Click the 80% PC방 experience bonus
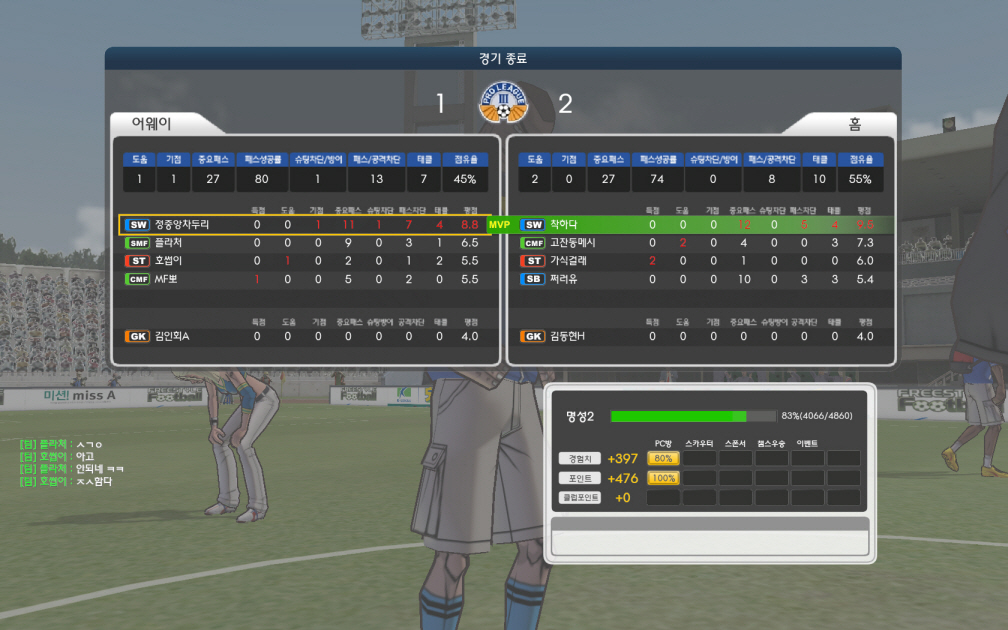The height and width of the screenshot is (630, 1008). click(x=662, y=459)
